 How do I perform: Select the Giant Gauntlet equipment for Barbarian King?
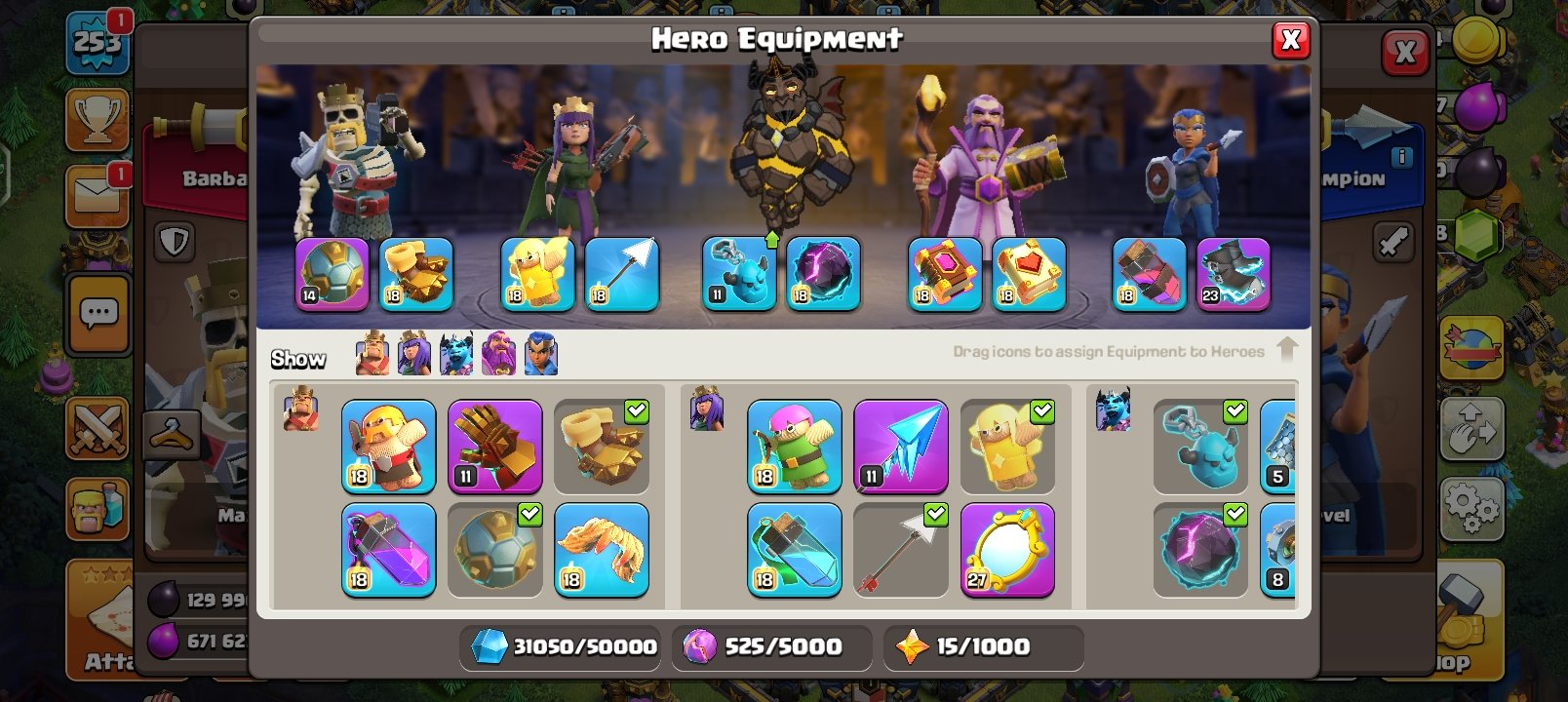(495, 448)
